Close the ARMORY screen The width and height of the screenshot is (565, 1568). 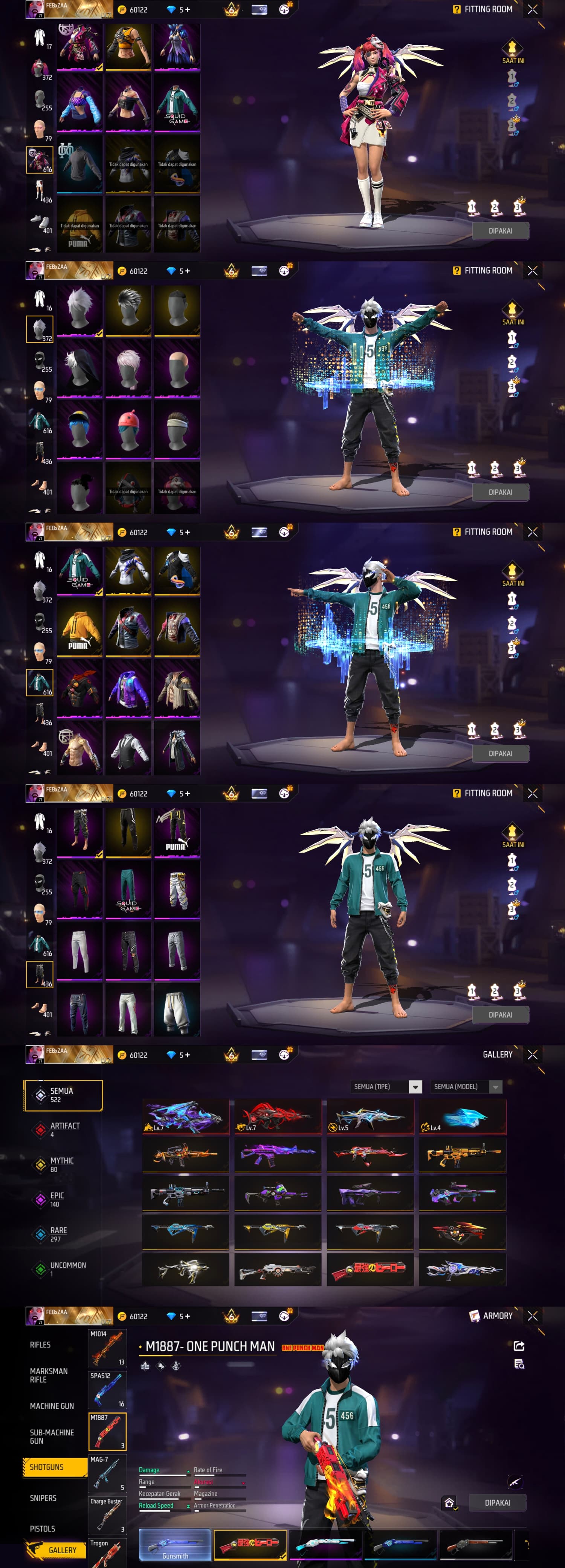(x=533, y=1315)
